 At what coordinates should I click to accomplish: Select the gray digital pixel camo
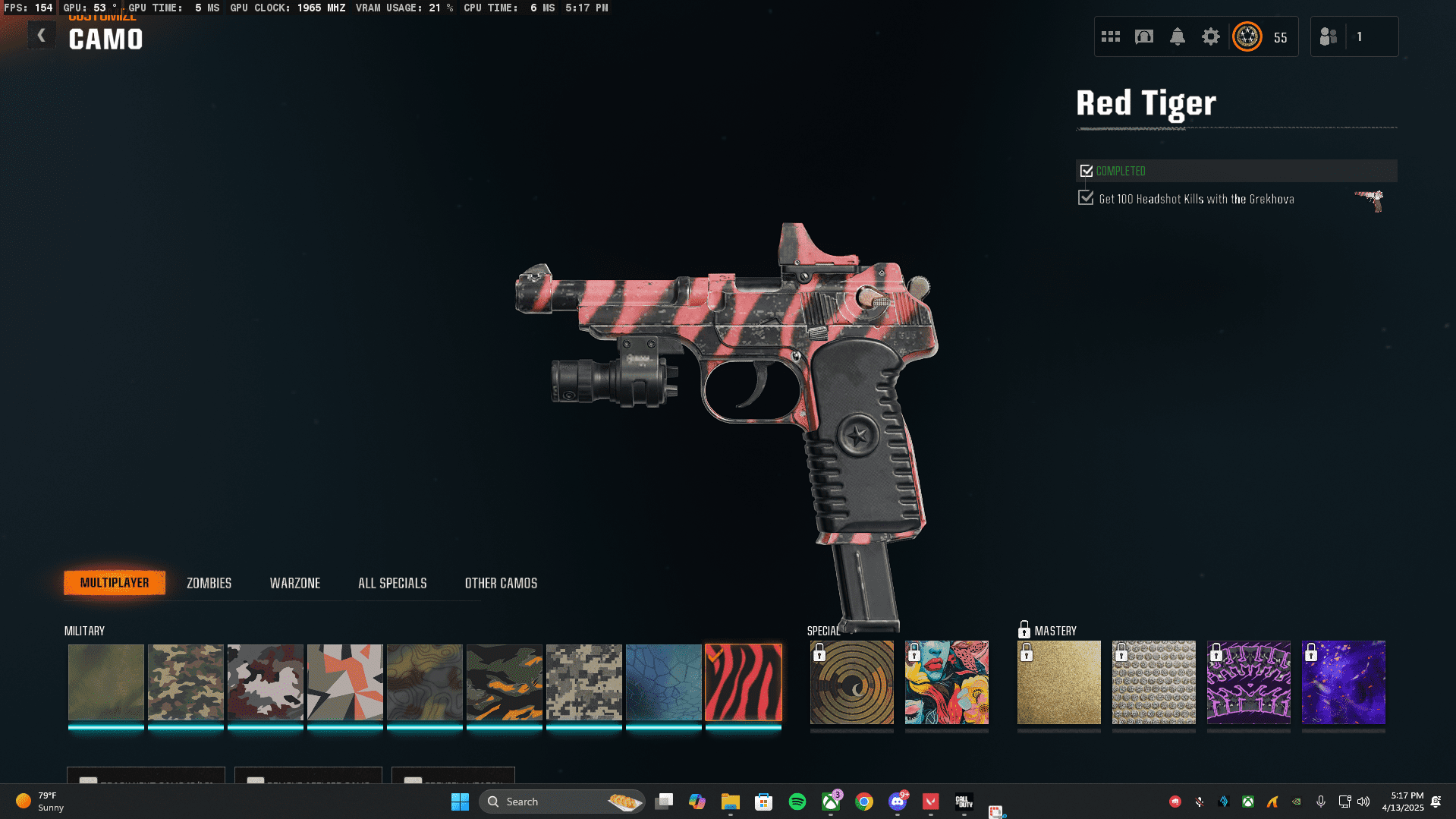tap(583, 682)
